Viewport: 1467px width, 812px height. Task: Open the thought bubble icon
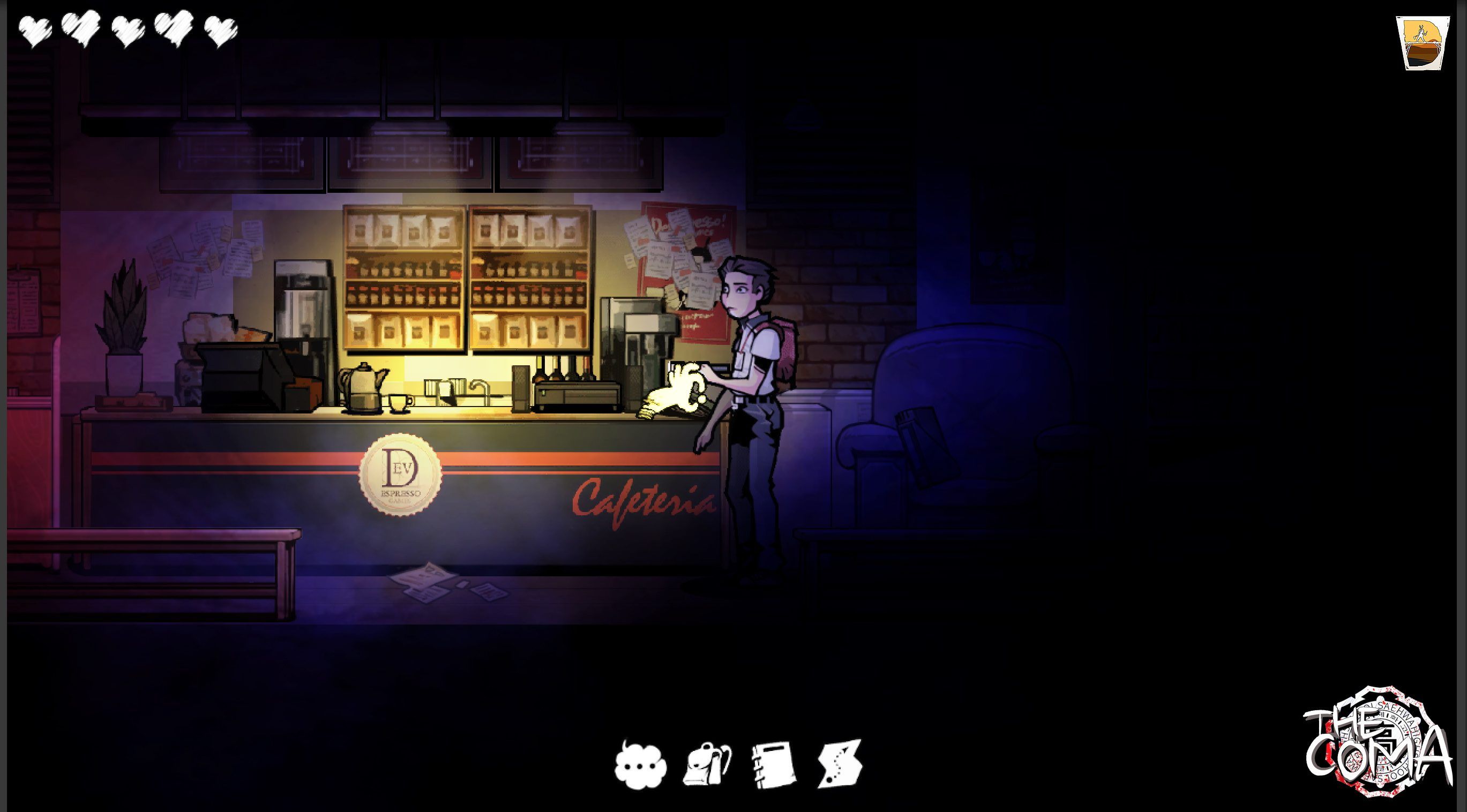click(640, 765)
